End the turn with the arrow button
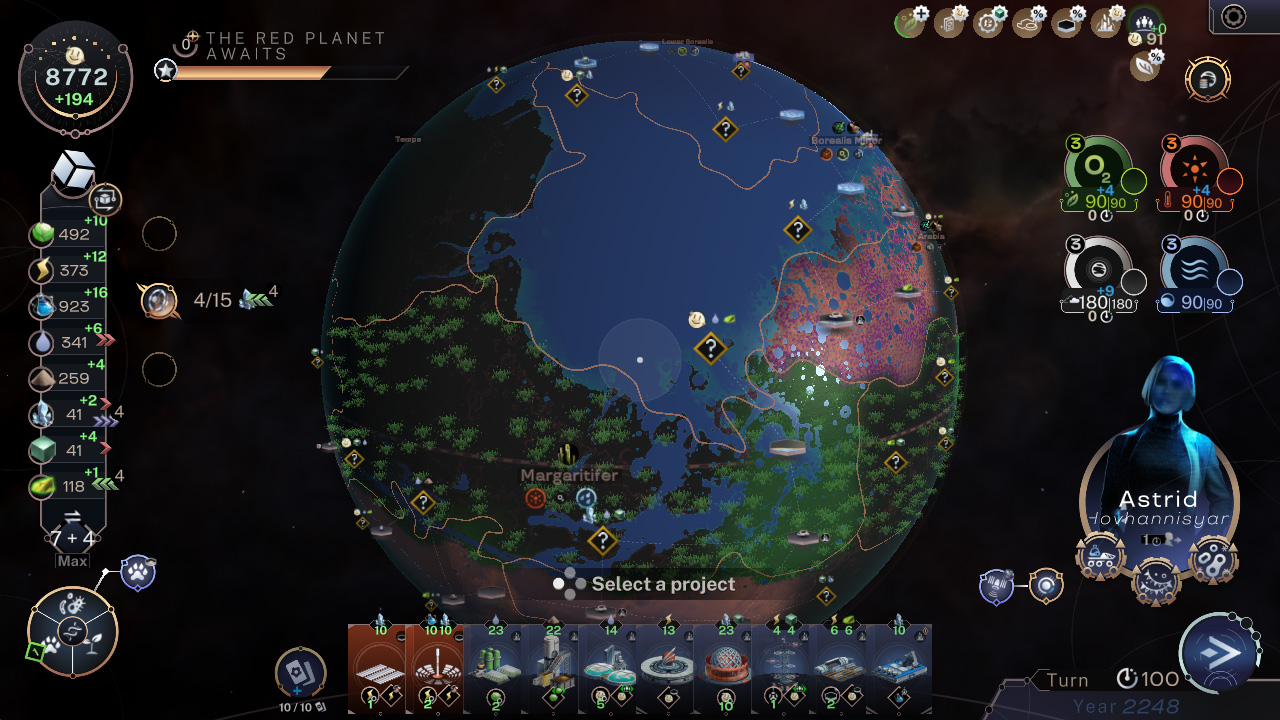Viewport: 1280px width, 720px height. pyautogui.click(x=1220, y=653)
